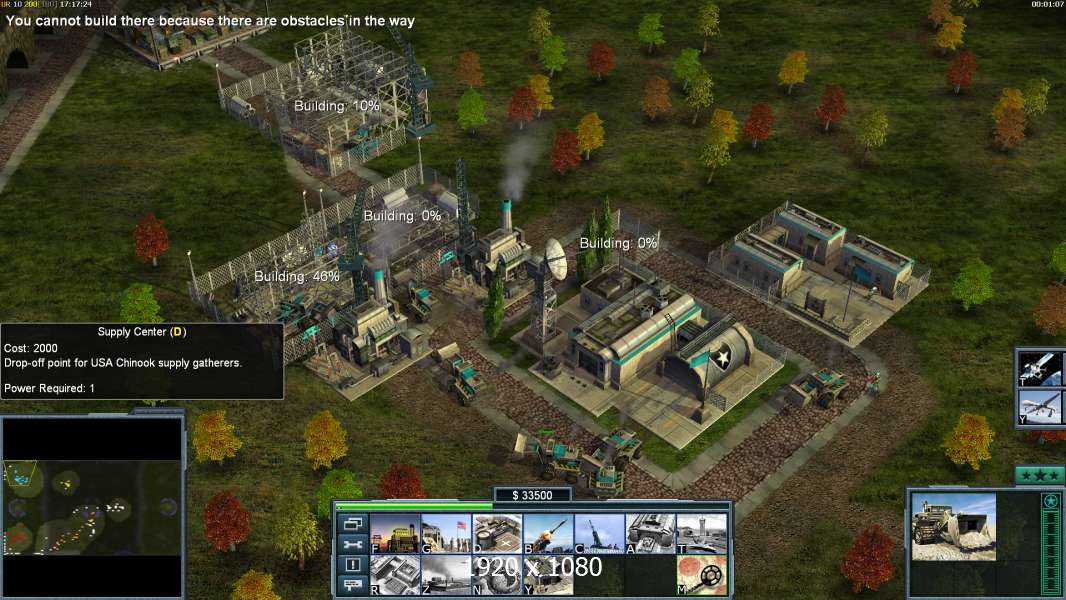Click the wrench button on the command bar
1066x600 pixels.
click(353, 544)
